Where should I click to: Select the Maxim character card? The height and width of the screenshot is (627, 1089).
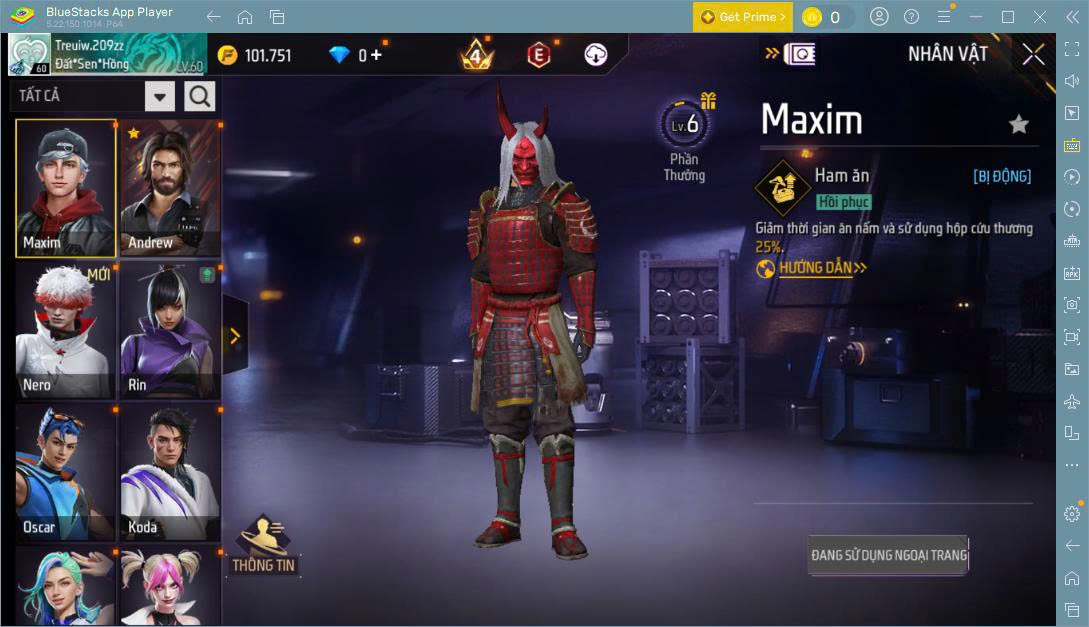[x=66, y=188]
